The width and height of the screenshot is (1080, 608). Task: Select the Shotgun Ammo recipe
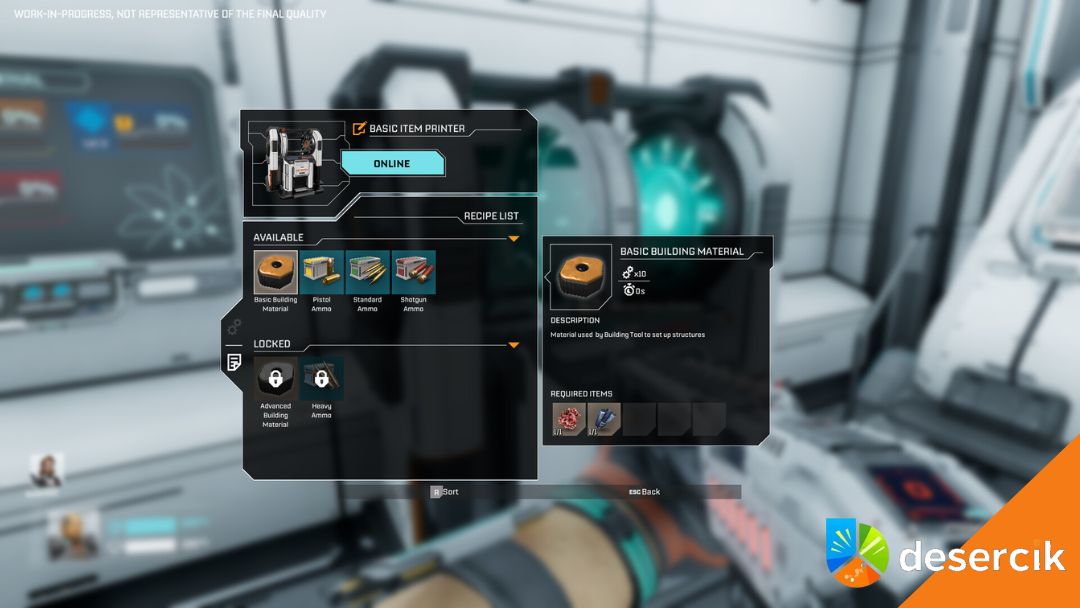point(413,272)
